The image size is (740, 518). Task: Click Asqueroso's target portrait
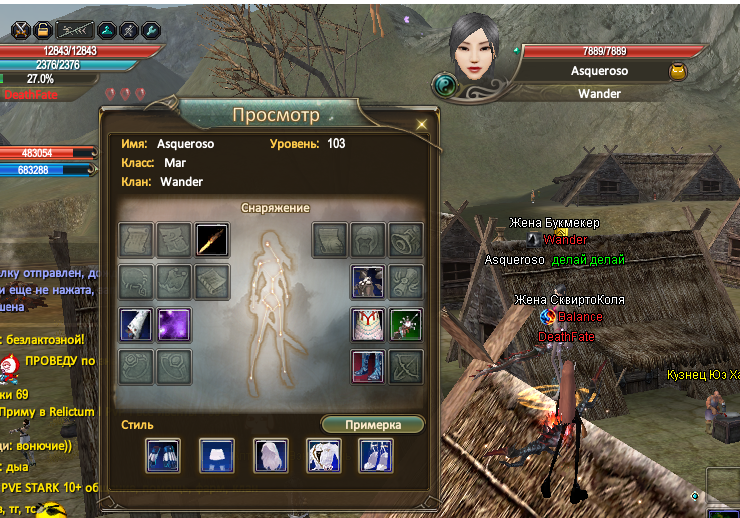[474, 50]
